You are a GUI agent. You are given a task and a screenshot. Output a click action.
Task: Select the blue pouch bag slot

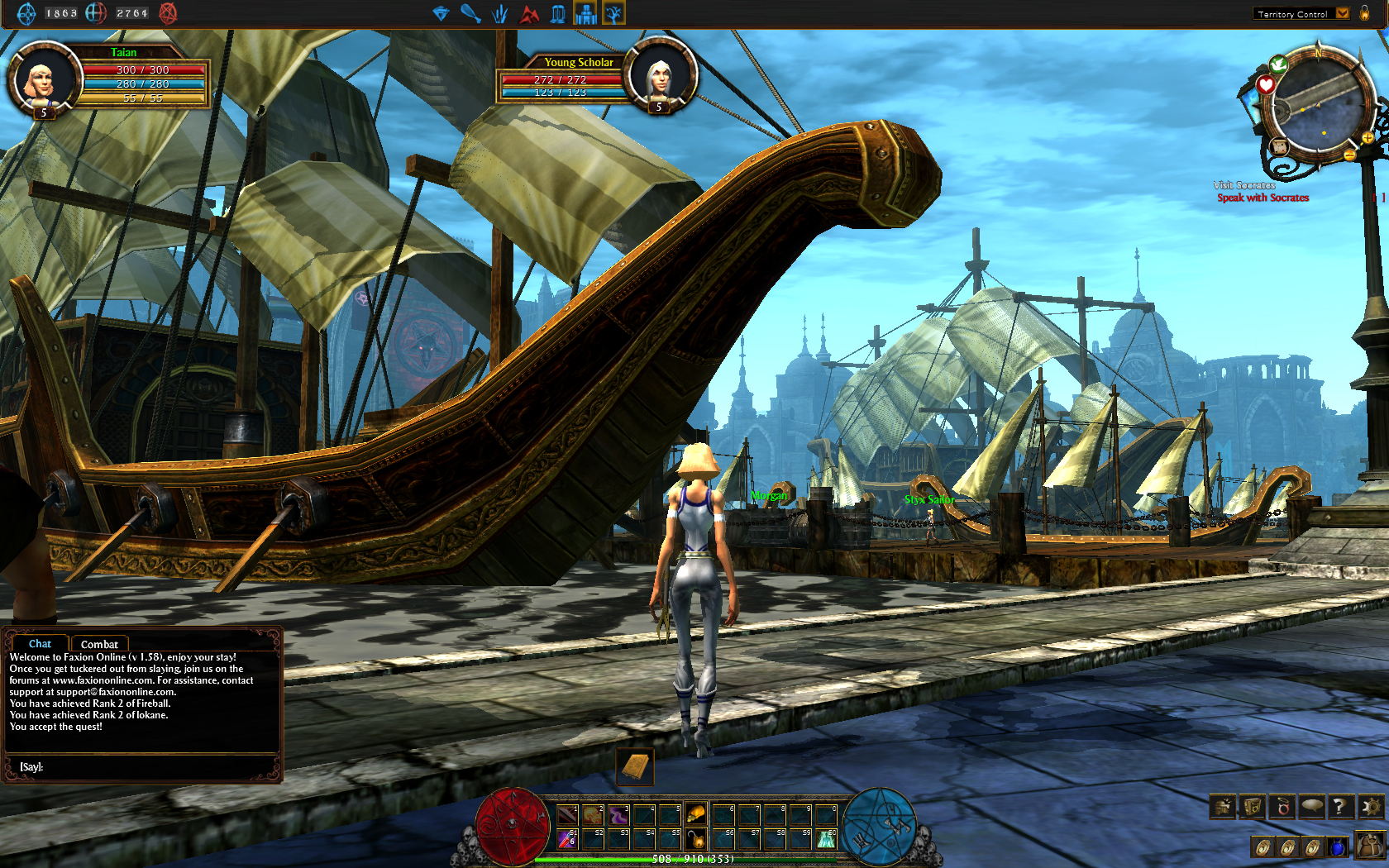pos(1337,847)
